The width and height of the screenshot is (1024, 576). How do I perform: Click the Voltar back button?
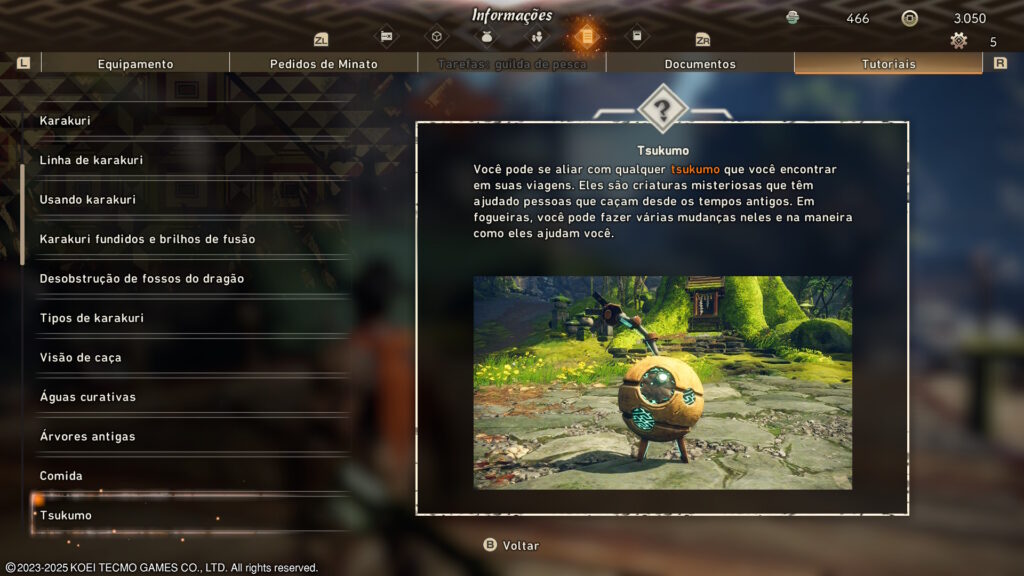(x=511, y=546)
